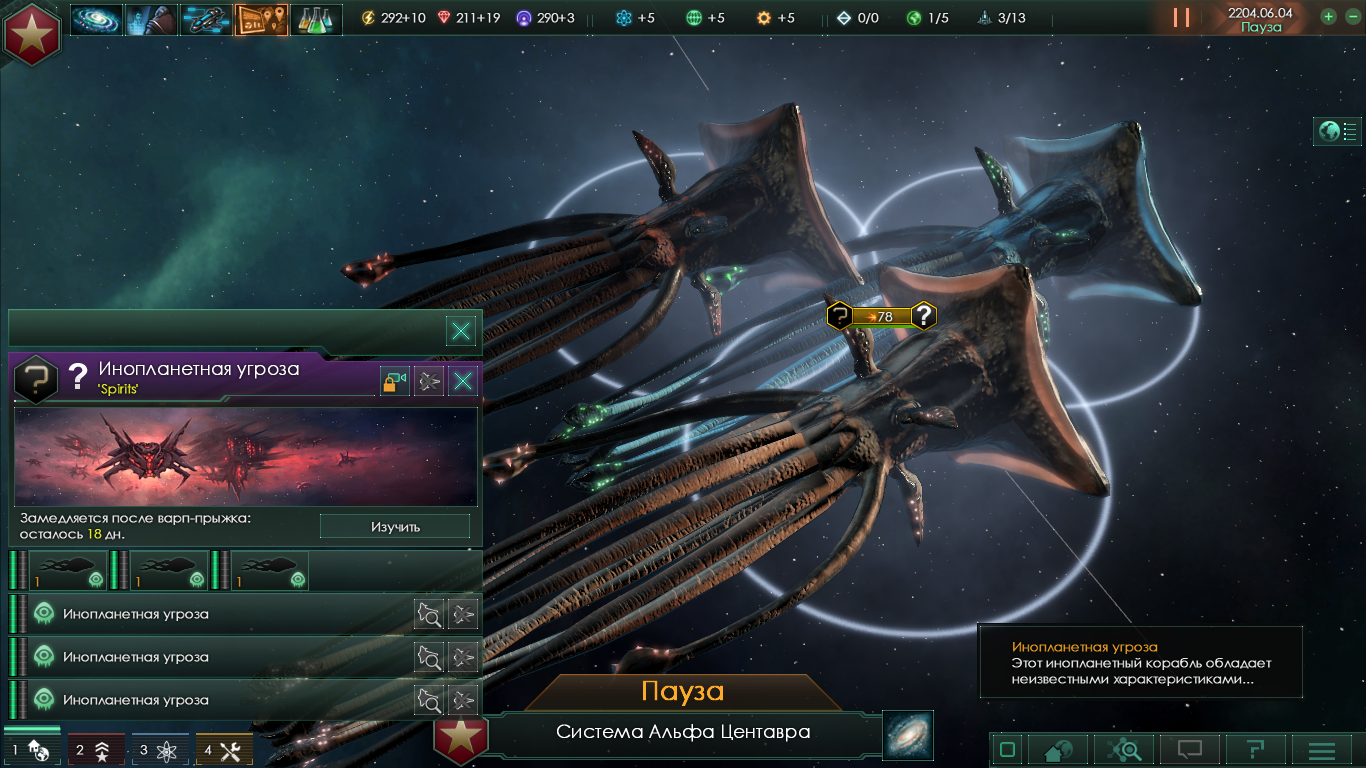Open the highlighted orange situation log icon
Screen dimensions: 1366x768
[x=261, y=19]
